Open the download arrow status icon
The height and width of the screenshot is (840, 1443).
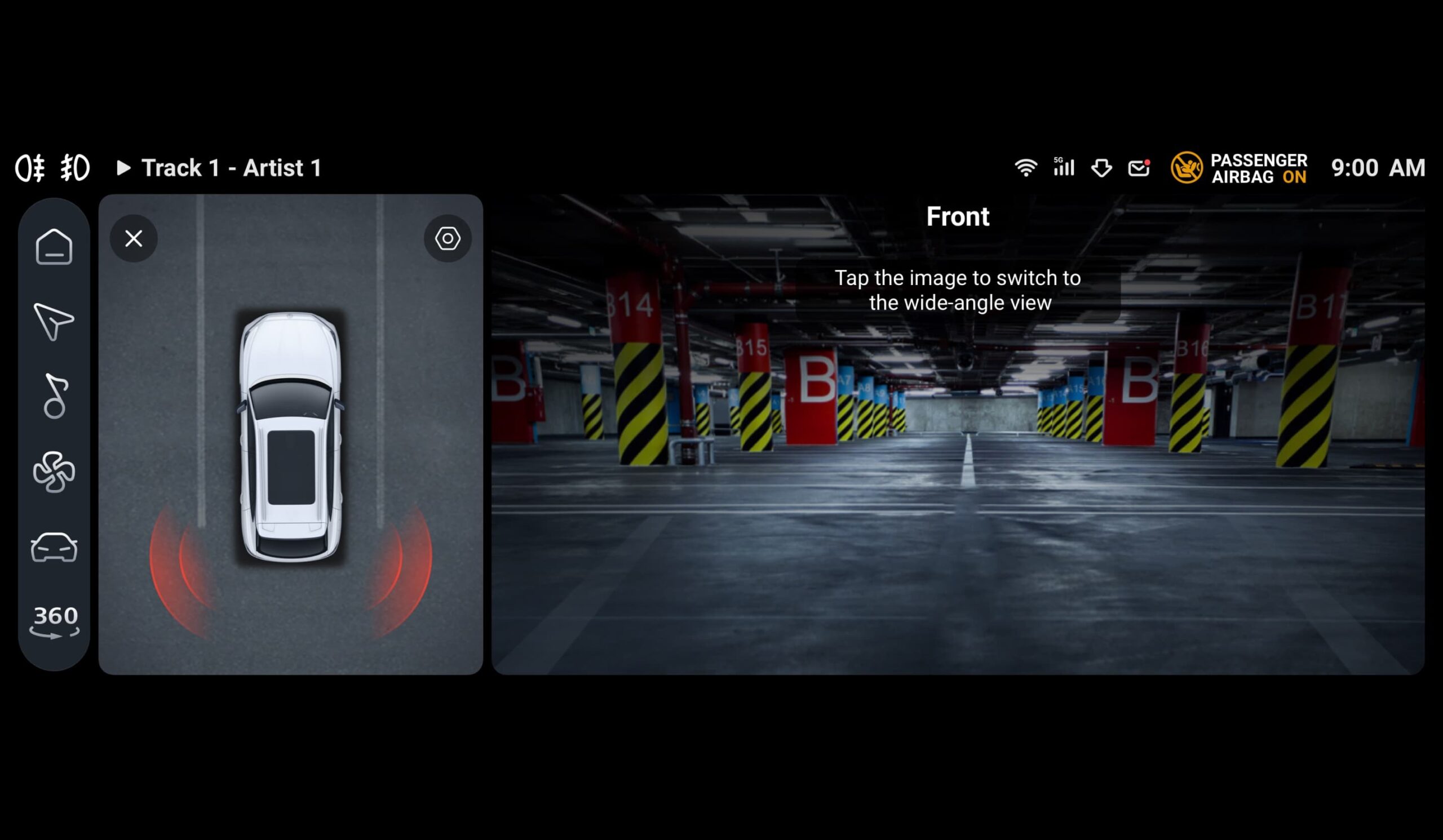click(1101, 168)
